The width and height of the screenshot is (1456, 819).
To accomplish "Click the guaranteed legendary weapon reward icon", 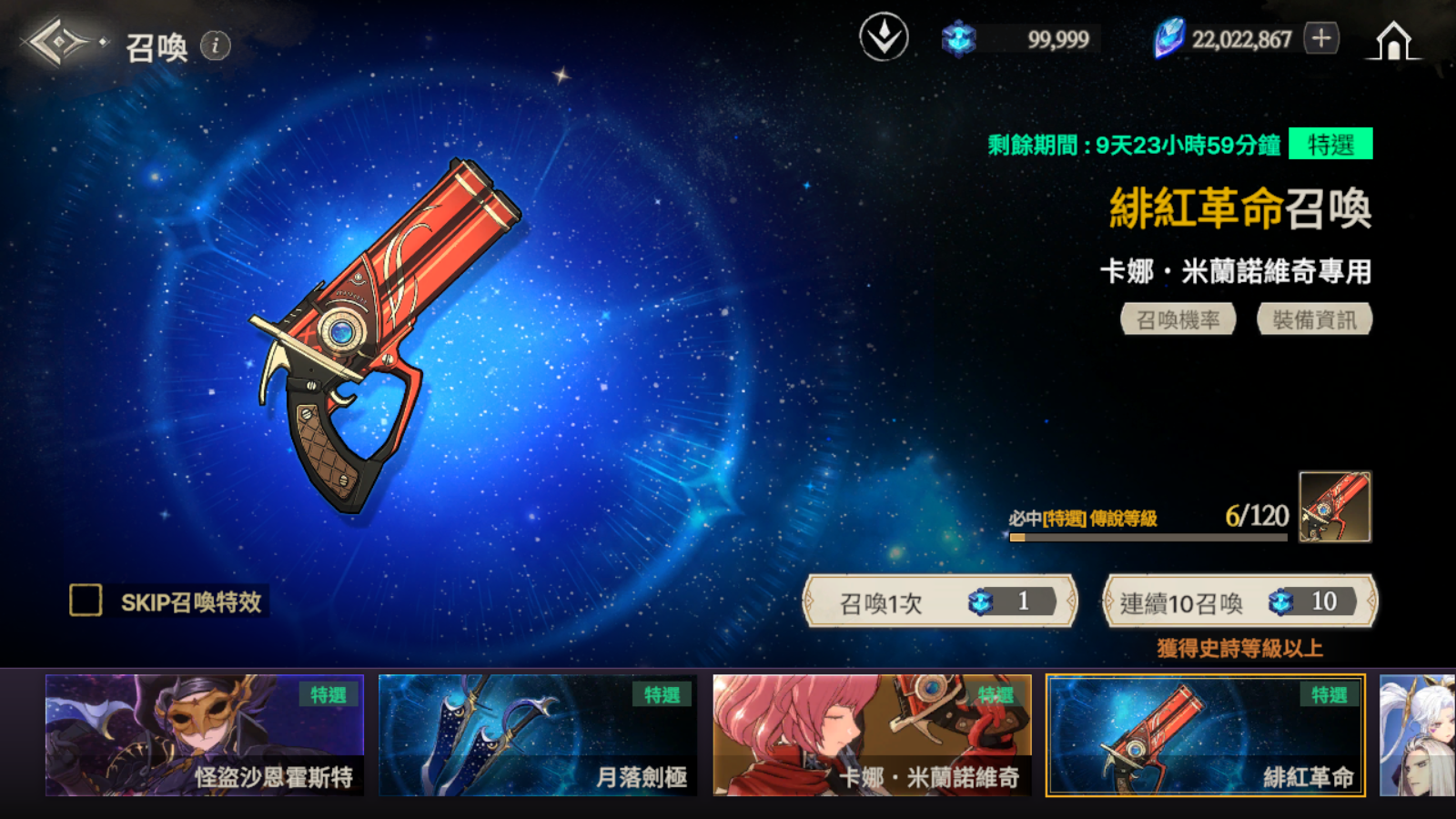I will [x=1334, y=507].
